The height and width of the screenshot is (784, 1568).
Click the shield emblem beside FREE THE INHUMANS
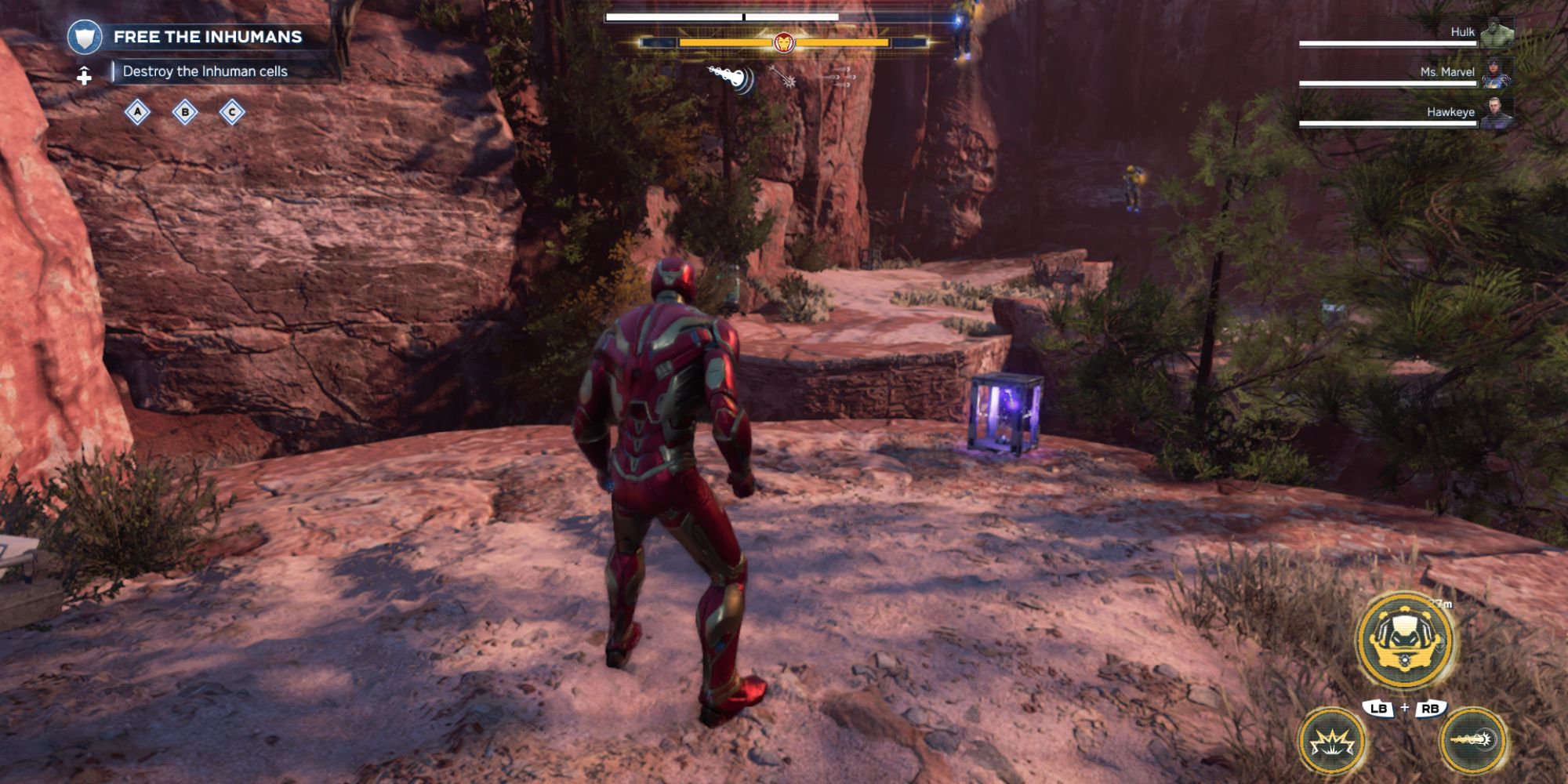[x=86, y=34]
